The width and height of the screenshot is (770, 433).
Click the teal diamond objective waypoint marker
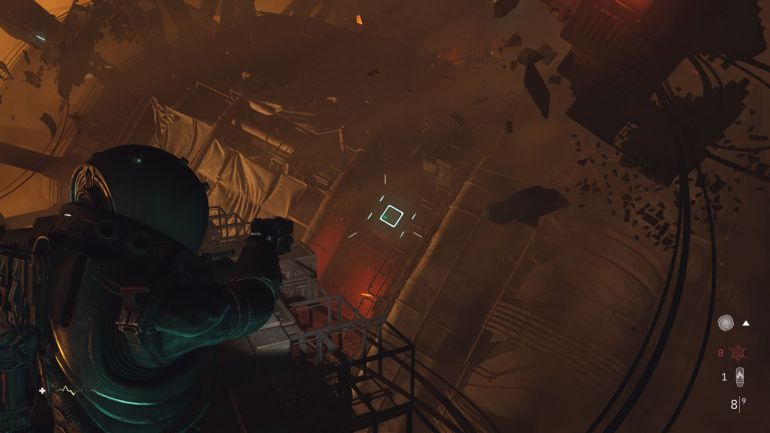(393, 215)
